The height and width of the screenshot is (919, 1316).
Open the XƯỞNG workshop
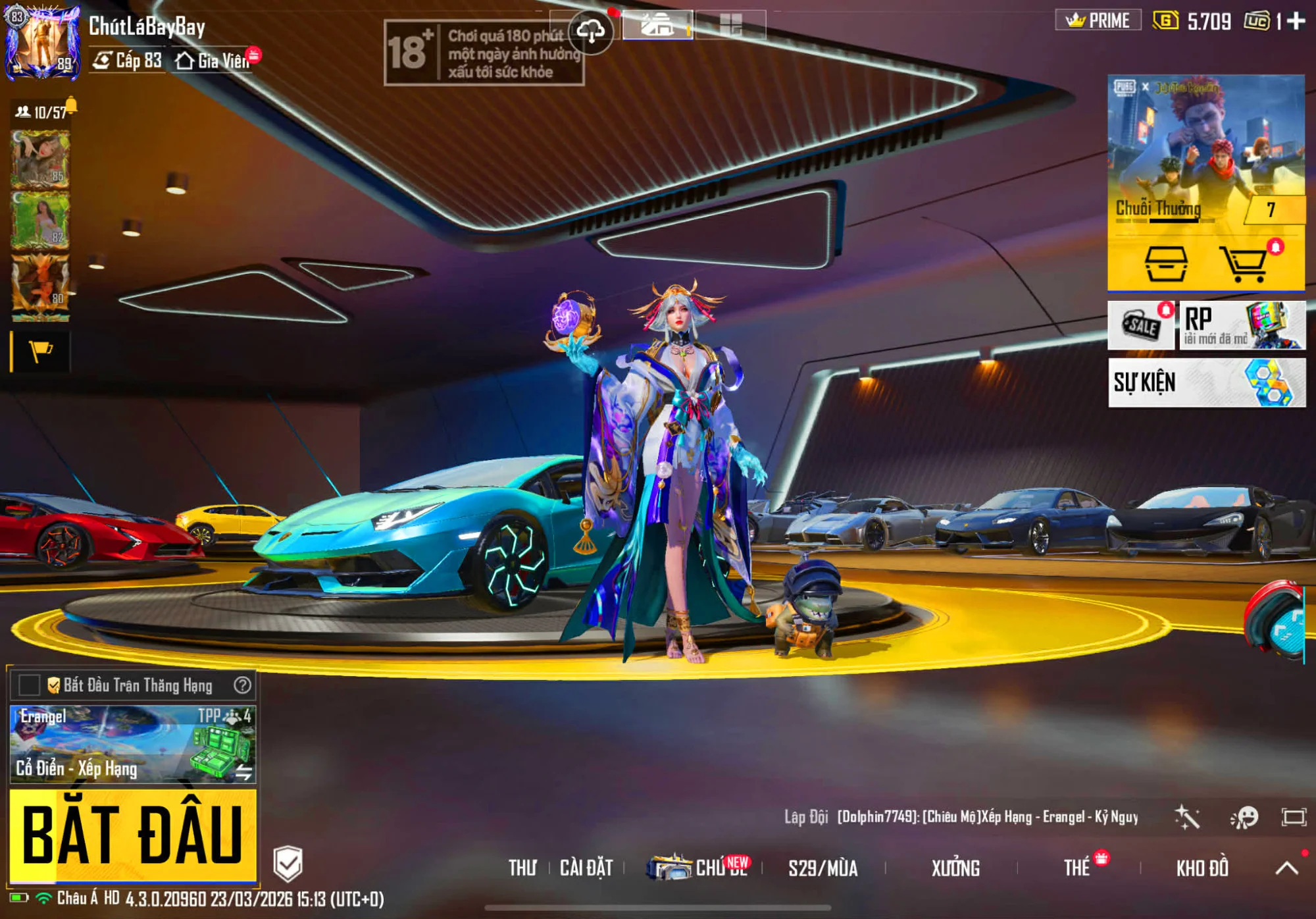click(955, 868)
